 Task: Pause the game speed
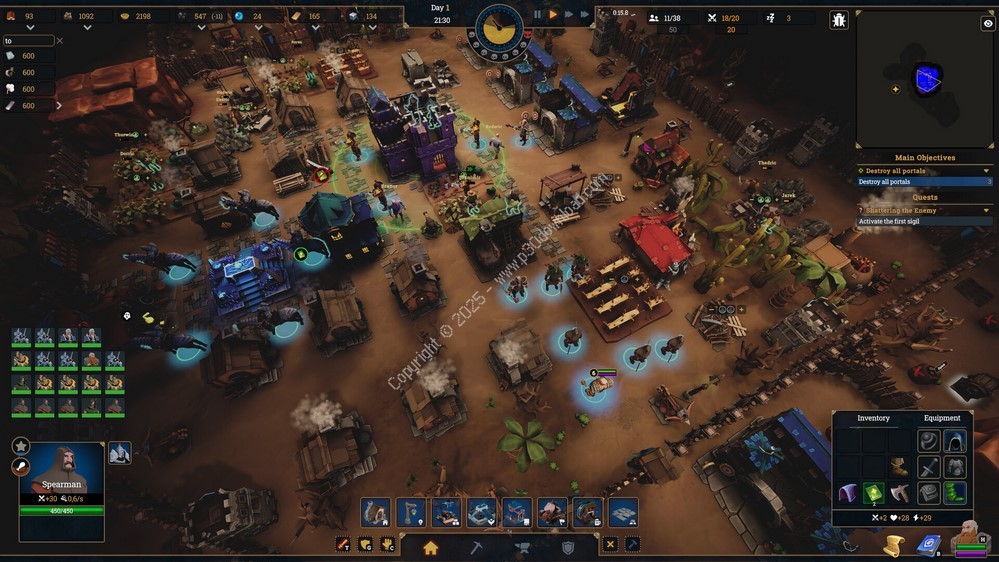point(537,15)
